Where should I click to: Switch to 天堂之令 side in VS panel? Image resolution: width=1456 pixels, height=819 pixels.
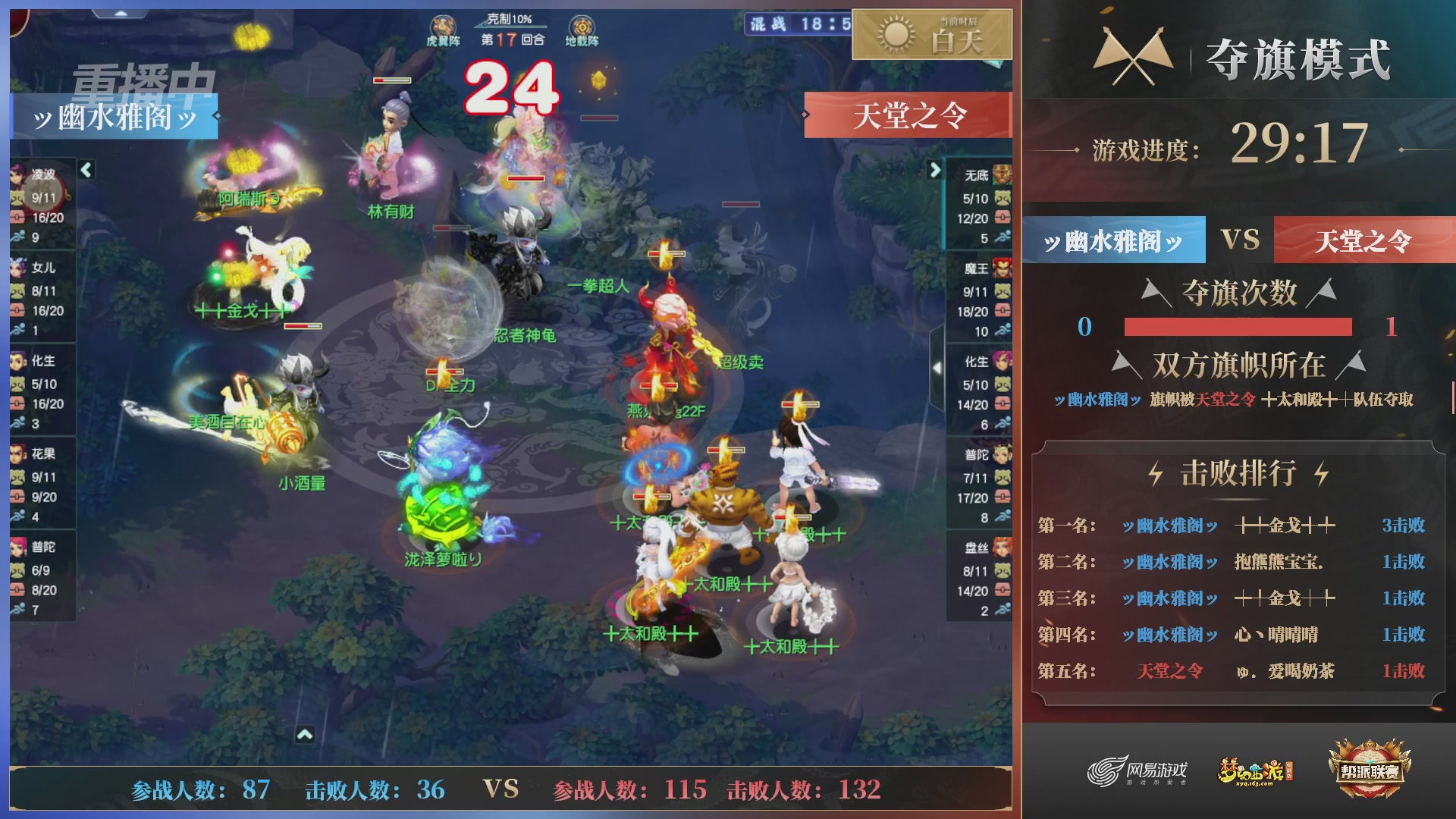tap(1361, 238)
